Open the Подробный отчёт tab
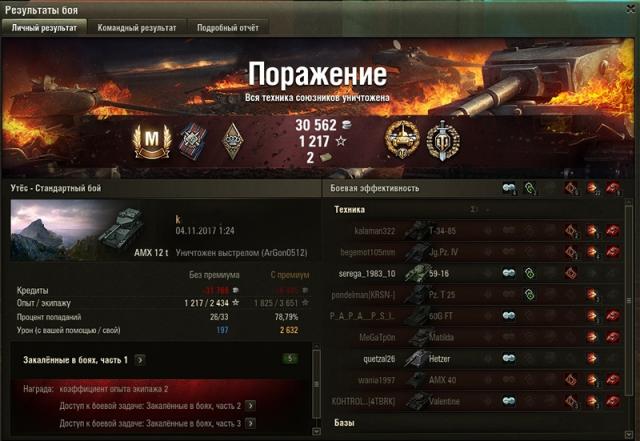 tap(226, 28)
